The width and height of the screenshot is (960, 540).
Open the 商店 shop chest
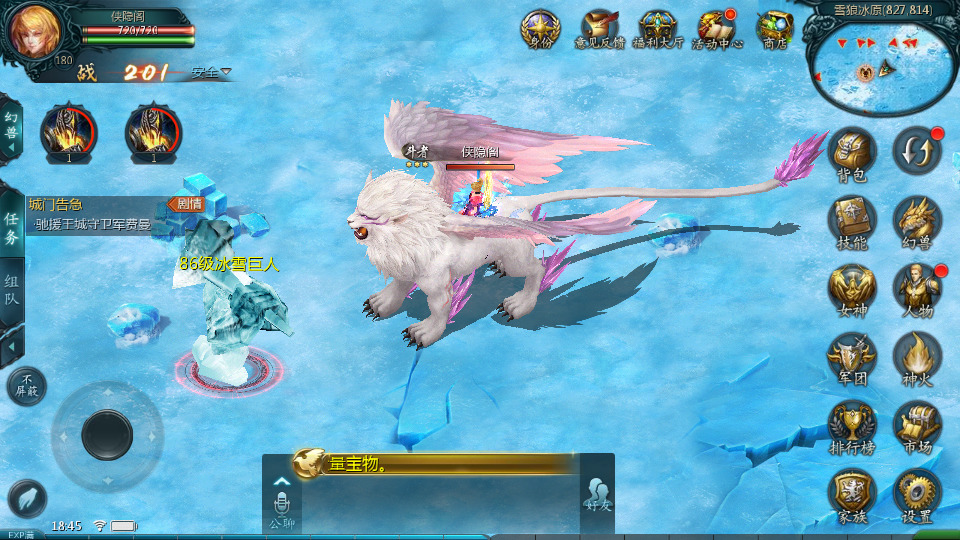pyautogui.click(x=775, y=28)
